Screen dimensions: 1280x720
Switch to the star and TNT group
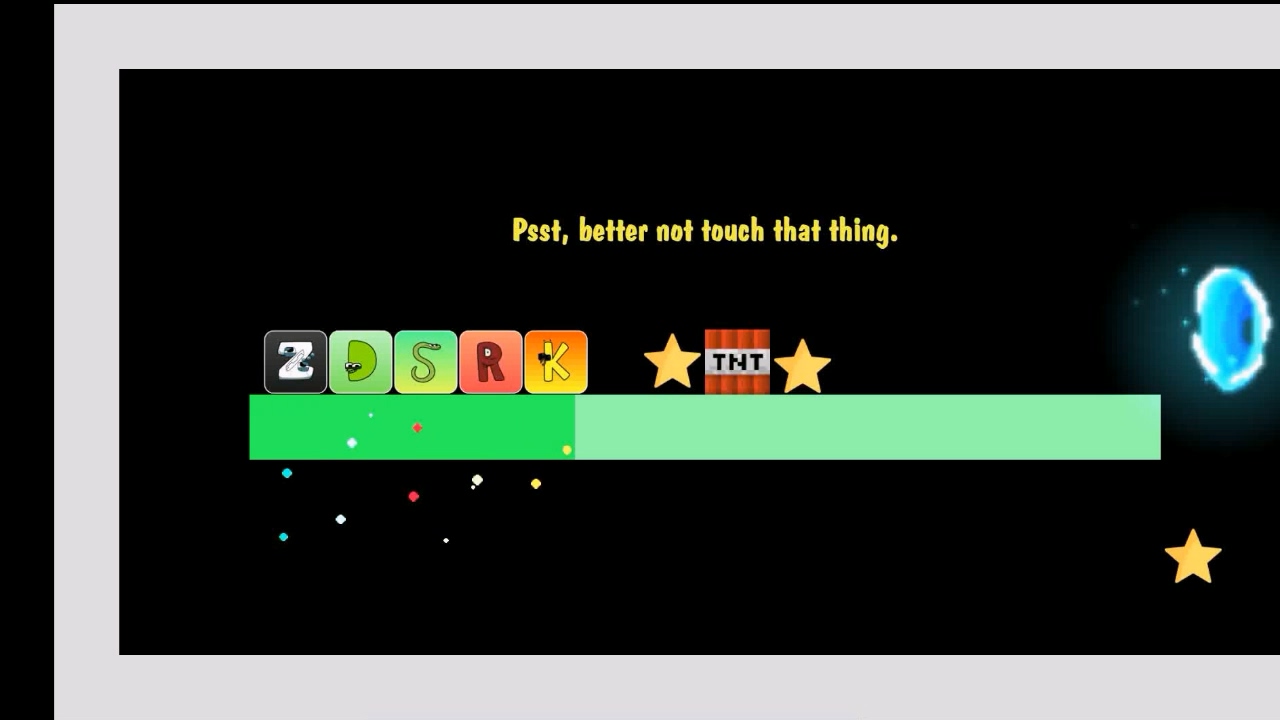click(737, 362)
